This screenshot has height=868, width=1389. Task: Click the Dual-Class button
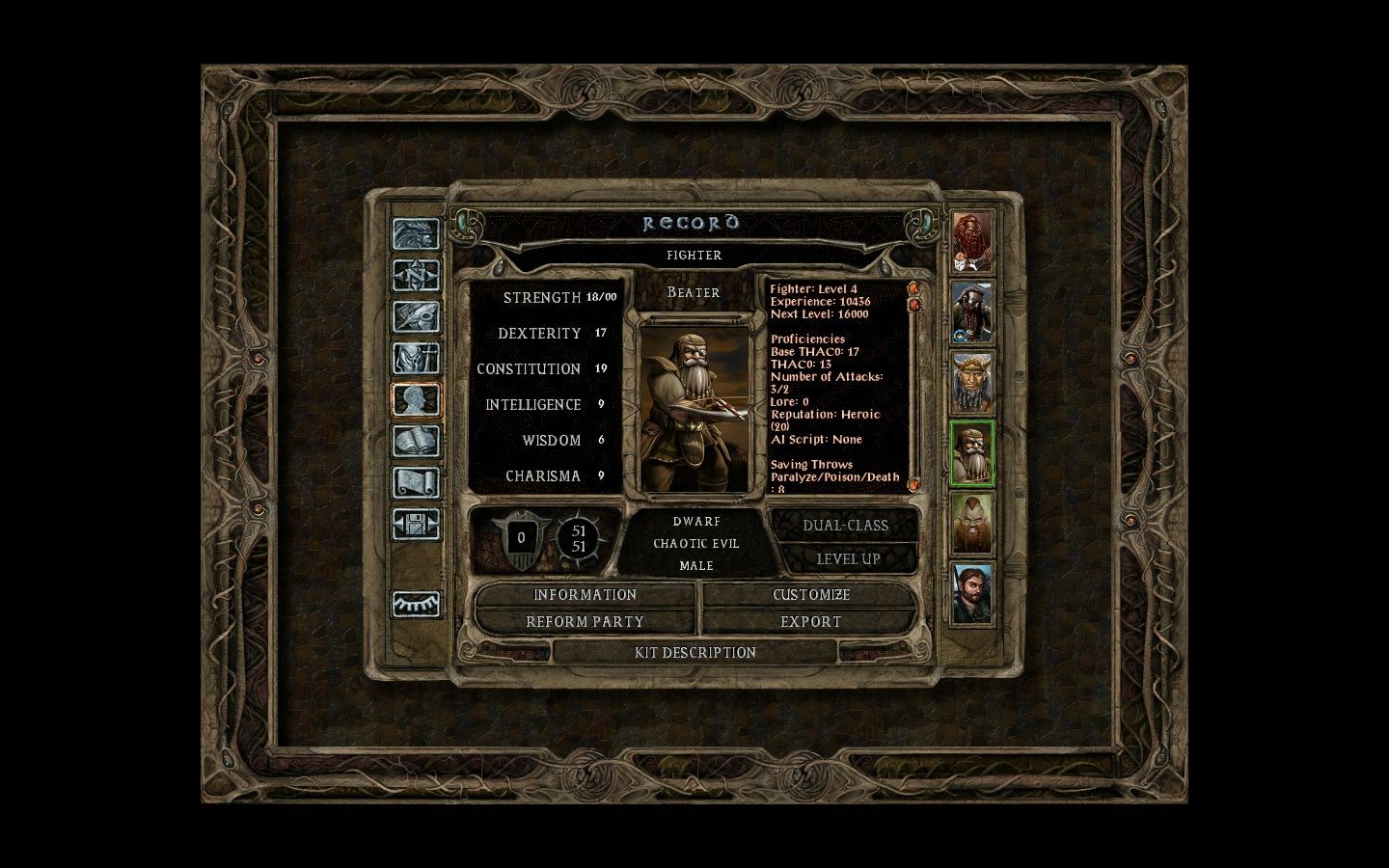(x=845, y=526)
